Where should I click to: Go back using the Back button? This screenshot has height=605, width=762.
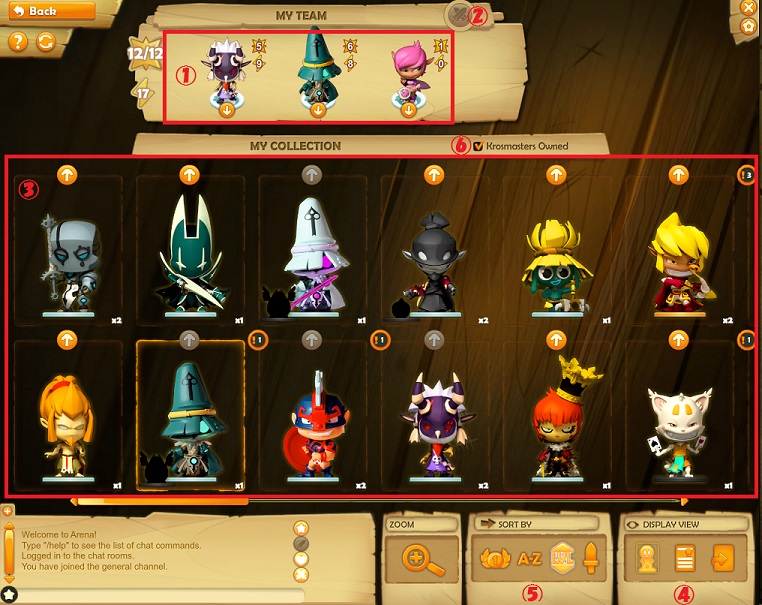coord(48,11)
